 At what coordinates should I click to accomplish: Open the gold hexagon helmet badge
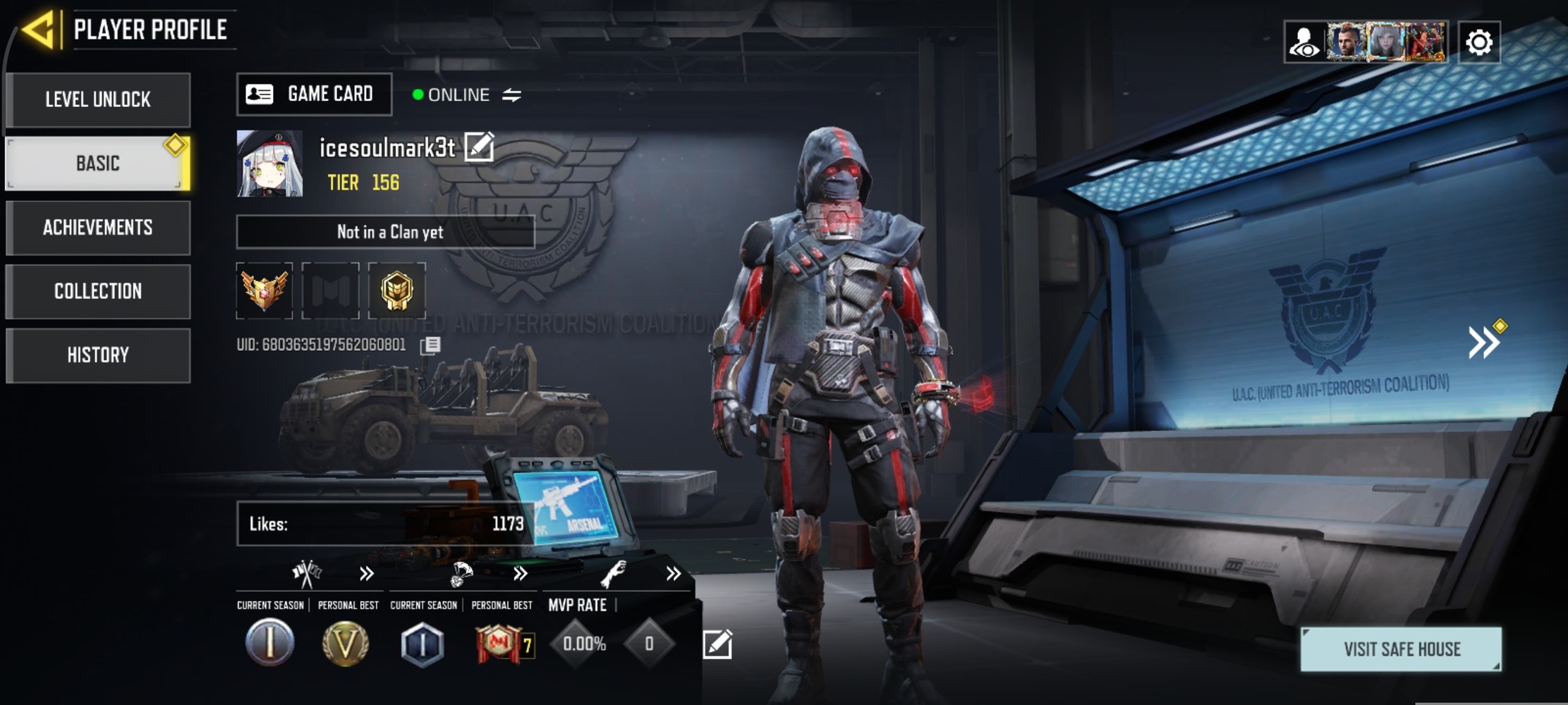[x=397, y=290]
